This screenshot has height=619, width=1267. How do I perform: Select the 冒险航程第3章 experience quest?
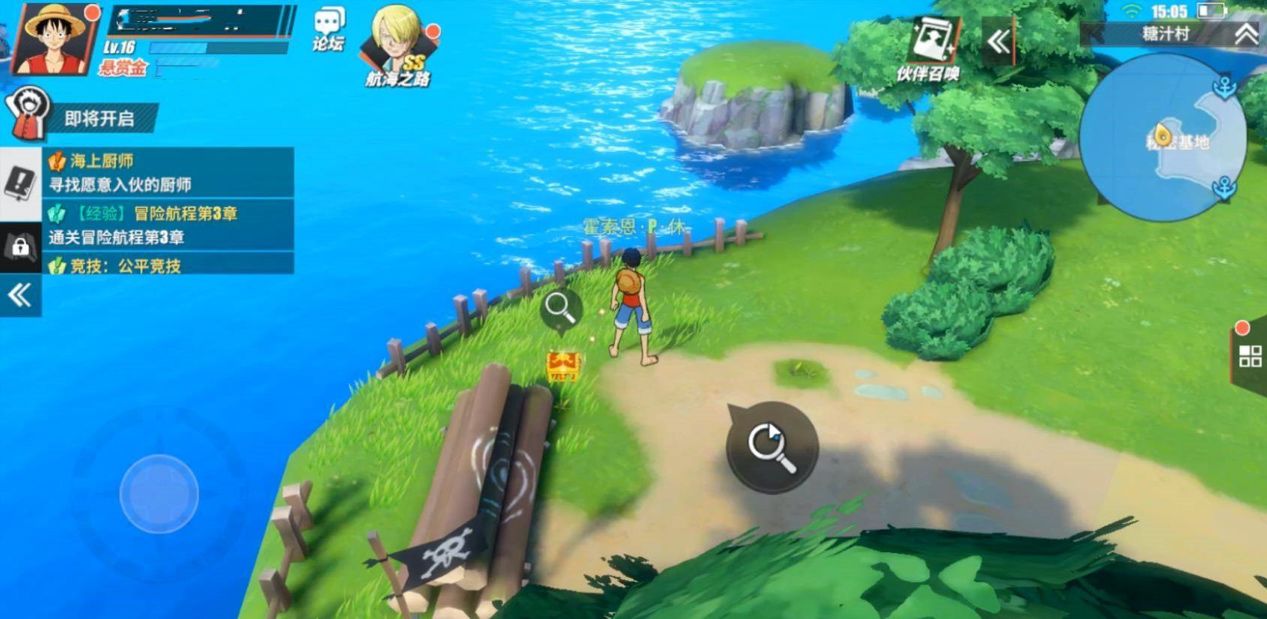tap(168, 225)
